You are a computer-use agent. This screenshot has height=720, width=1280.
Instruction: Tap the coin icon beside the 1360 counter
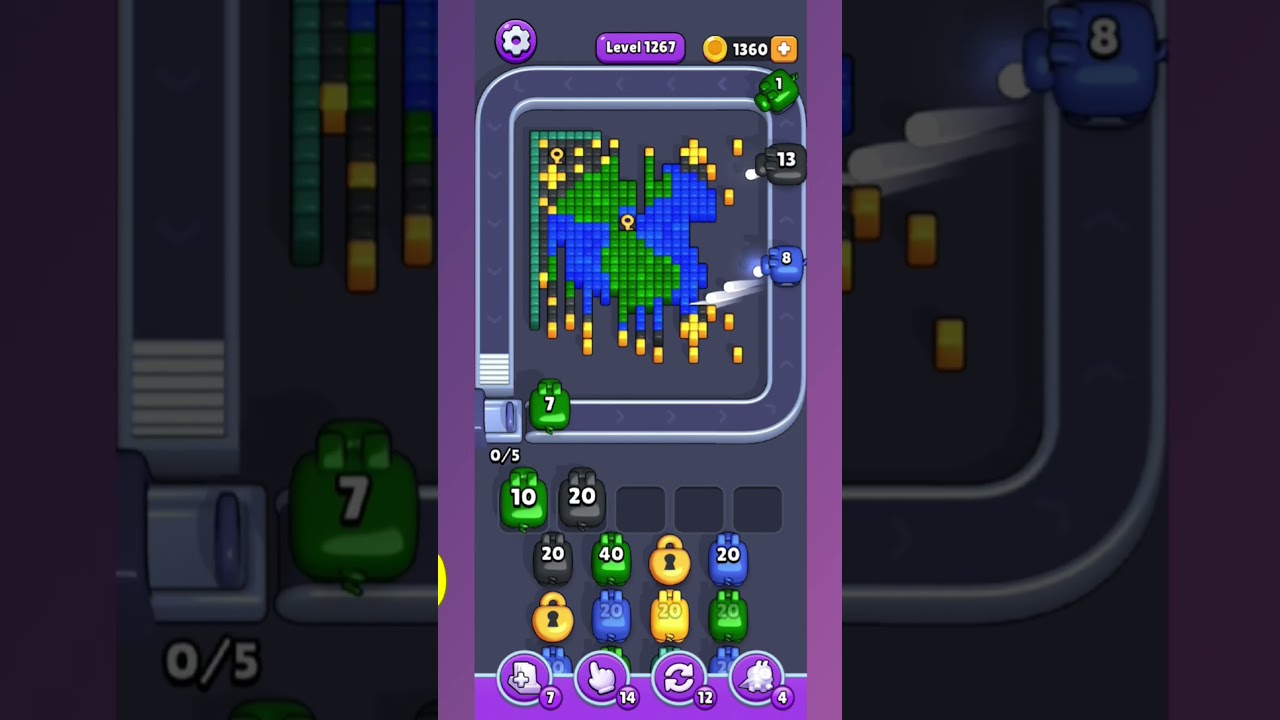714,48
